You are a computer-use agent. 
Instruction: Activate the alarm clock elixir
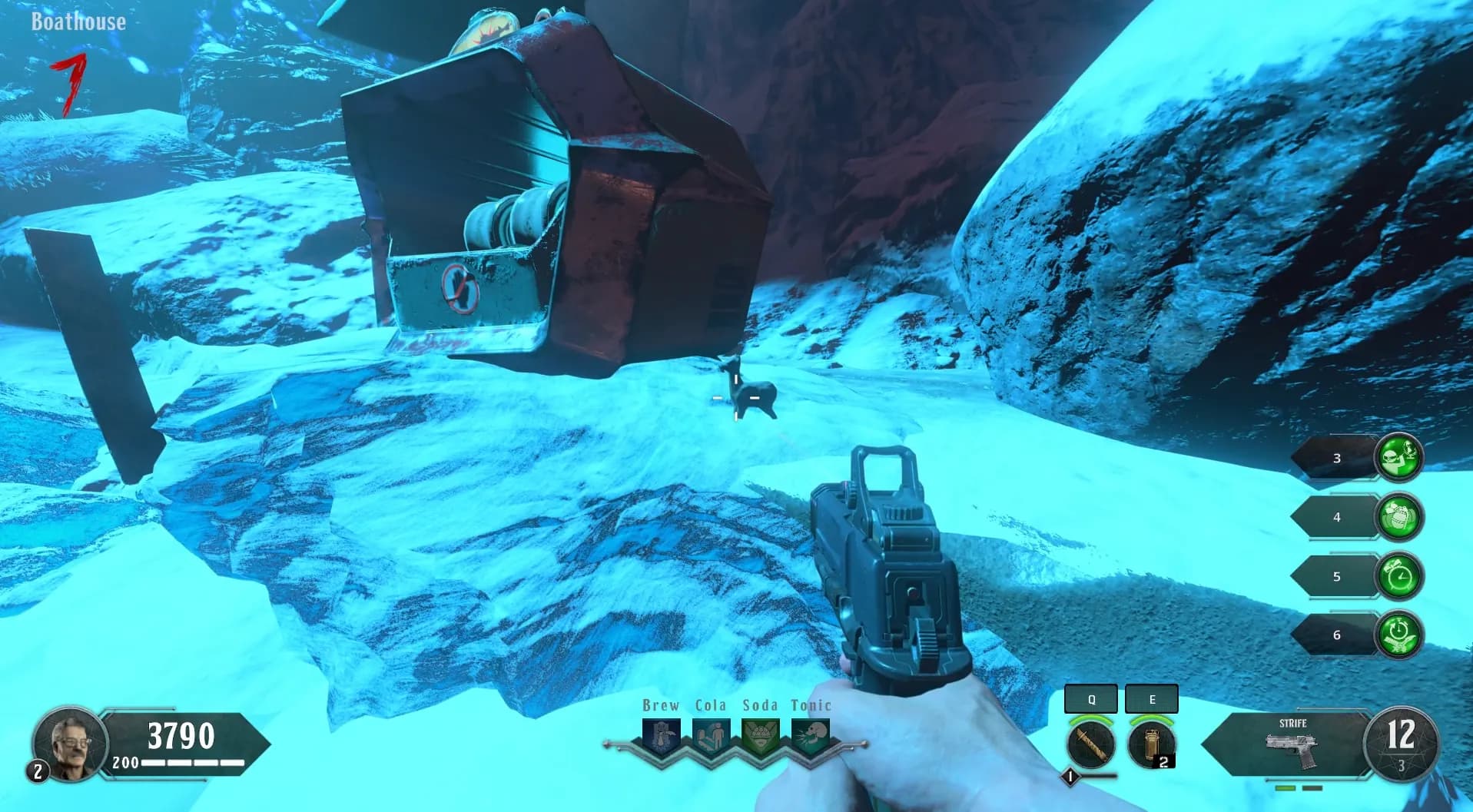tap(1398, 576)
